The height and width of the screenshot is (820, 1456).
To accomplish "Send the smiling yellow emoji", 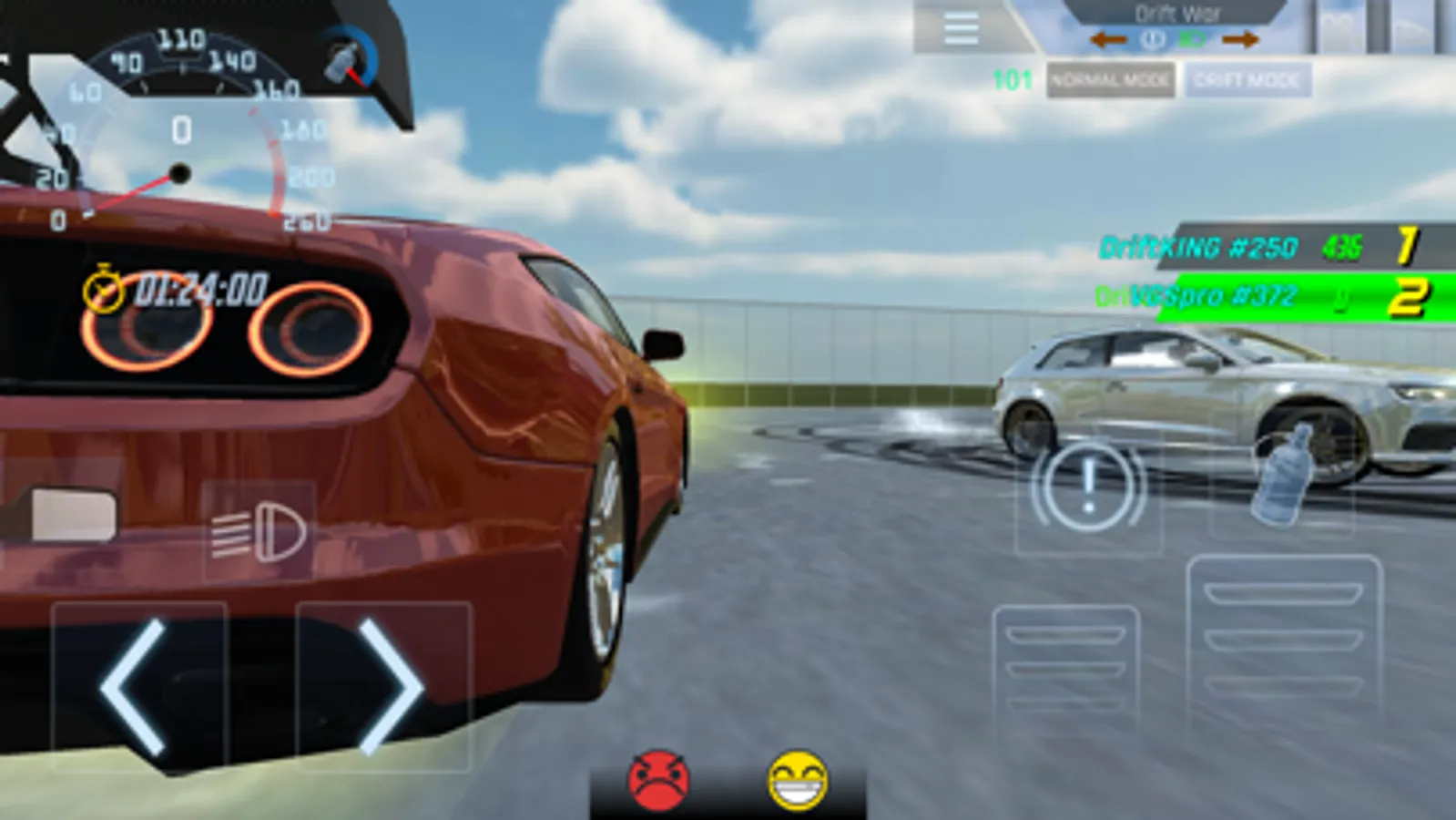I will click(x=795, y=778).
